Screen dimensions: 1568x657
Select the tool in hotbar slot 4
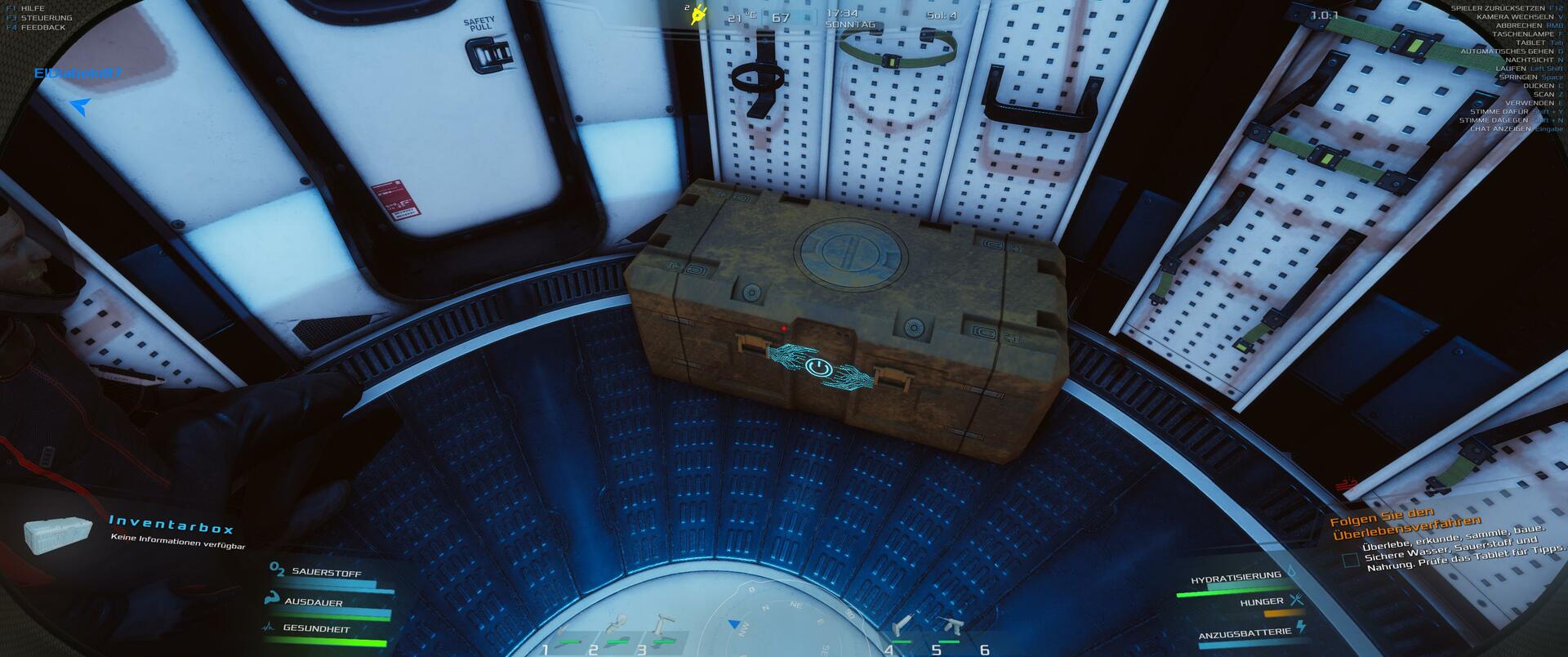[x=902, y=628]
